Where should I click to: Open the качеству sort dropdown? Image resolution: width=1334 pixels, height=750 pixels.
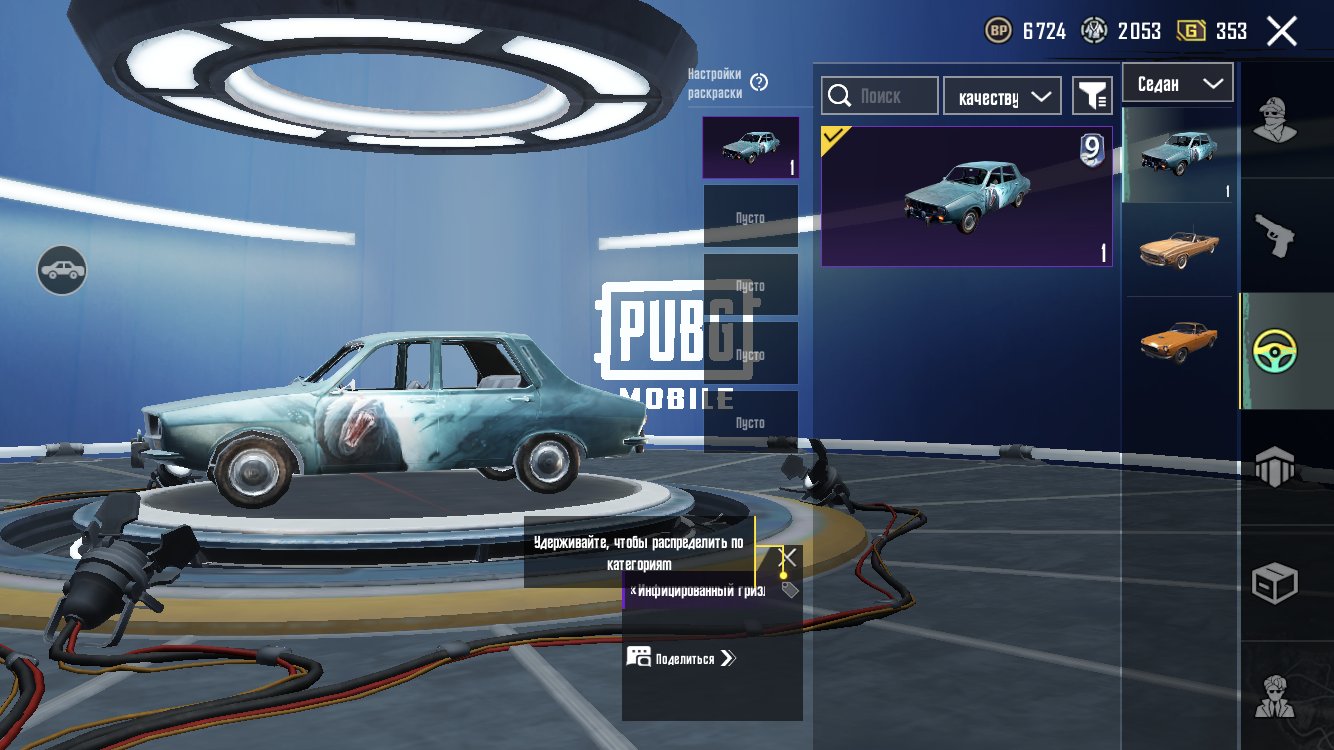point(1002,96)
